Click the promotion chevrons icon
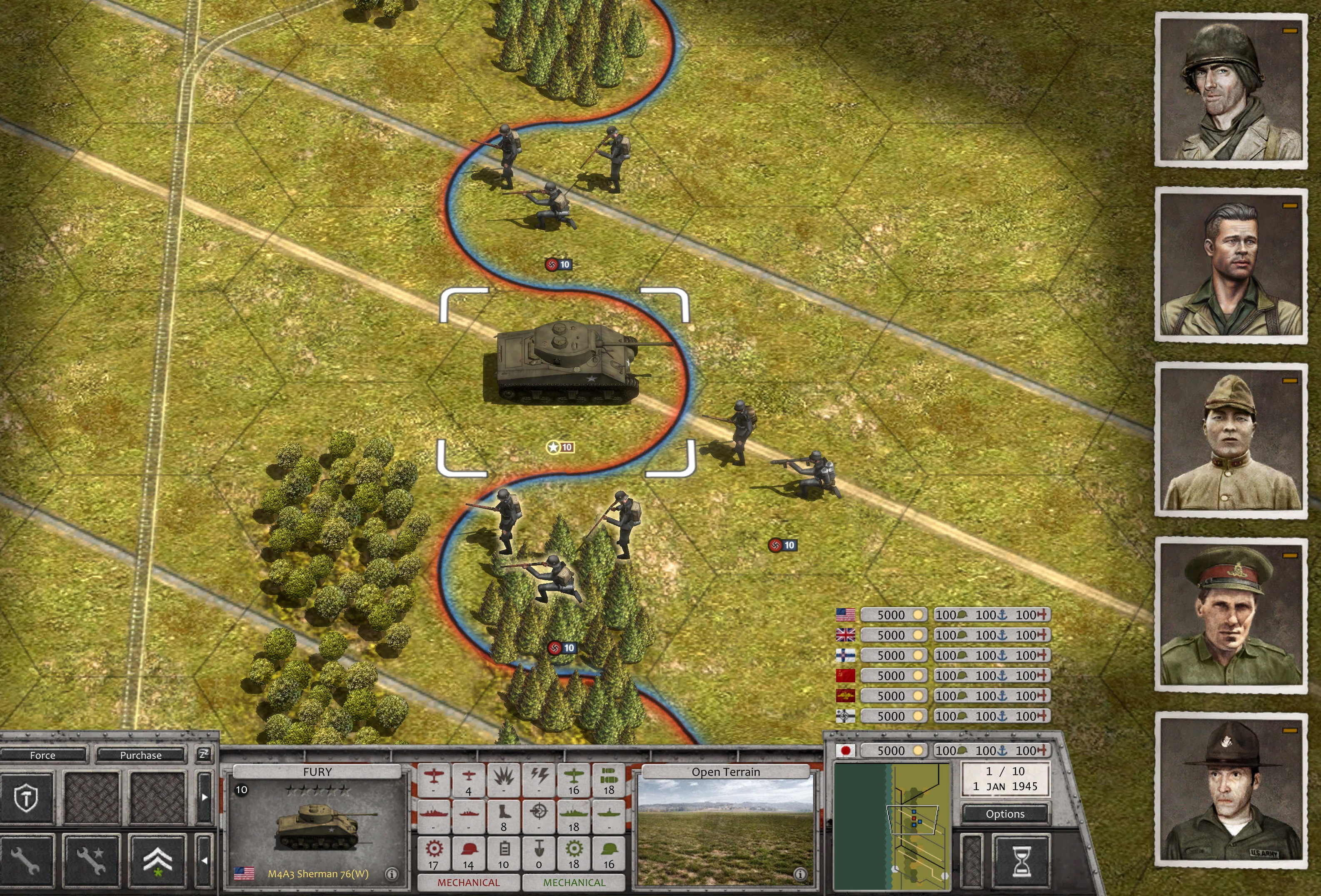The width and height of the screenshot is (1321, 896). (x=158, y=860)
